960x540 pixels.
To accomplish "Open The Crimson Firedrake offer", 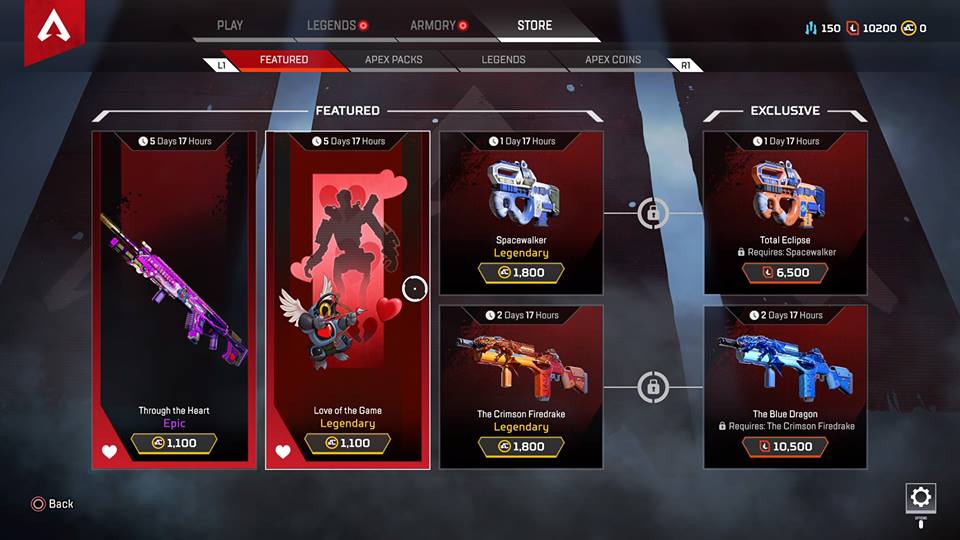I will [521, 387].
